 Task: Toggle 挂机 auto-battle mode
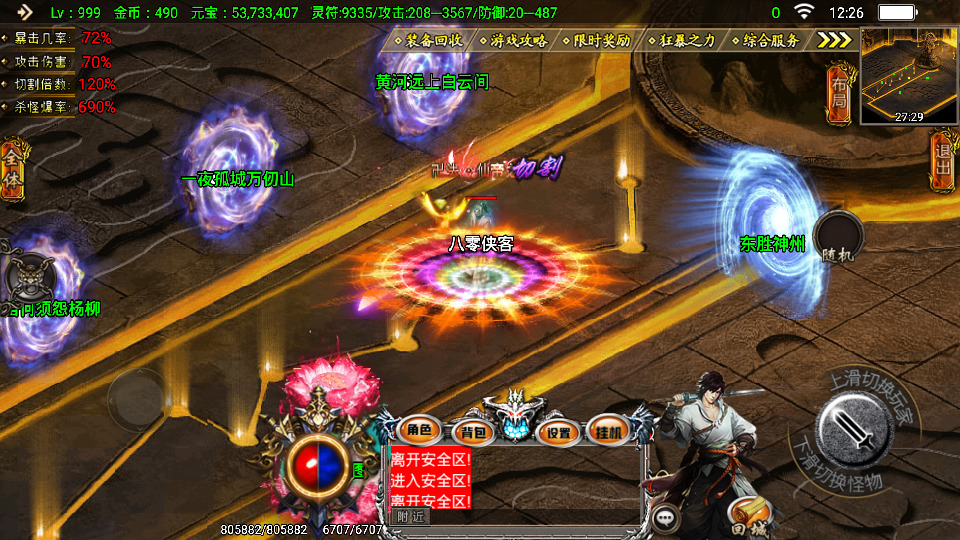tap(608, 431)
